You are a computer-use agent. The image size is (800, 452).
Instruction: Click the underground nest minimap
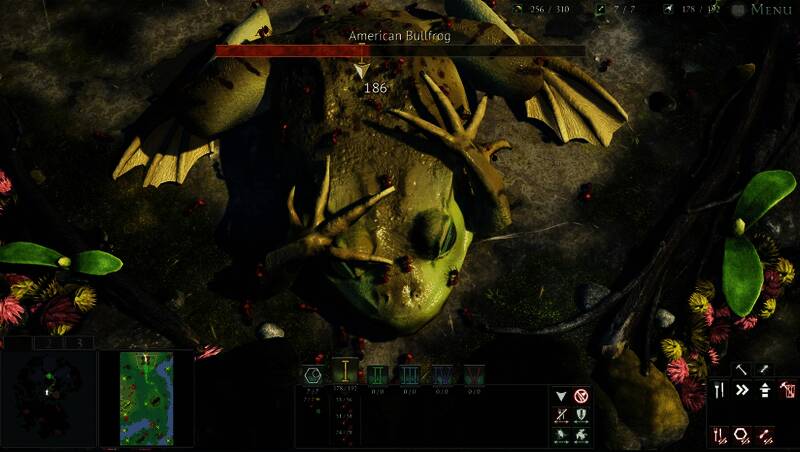pyautogui.click(x=48, y=398)
